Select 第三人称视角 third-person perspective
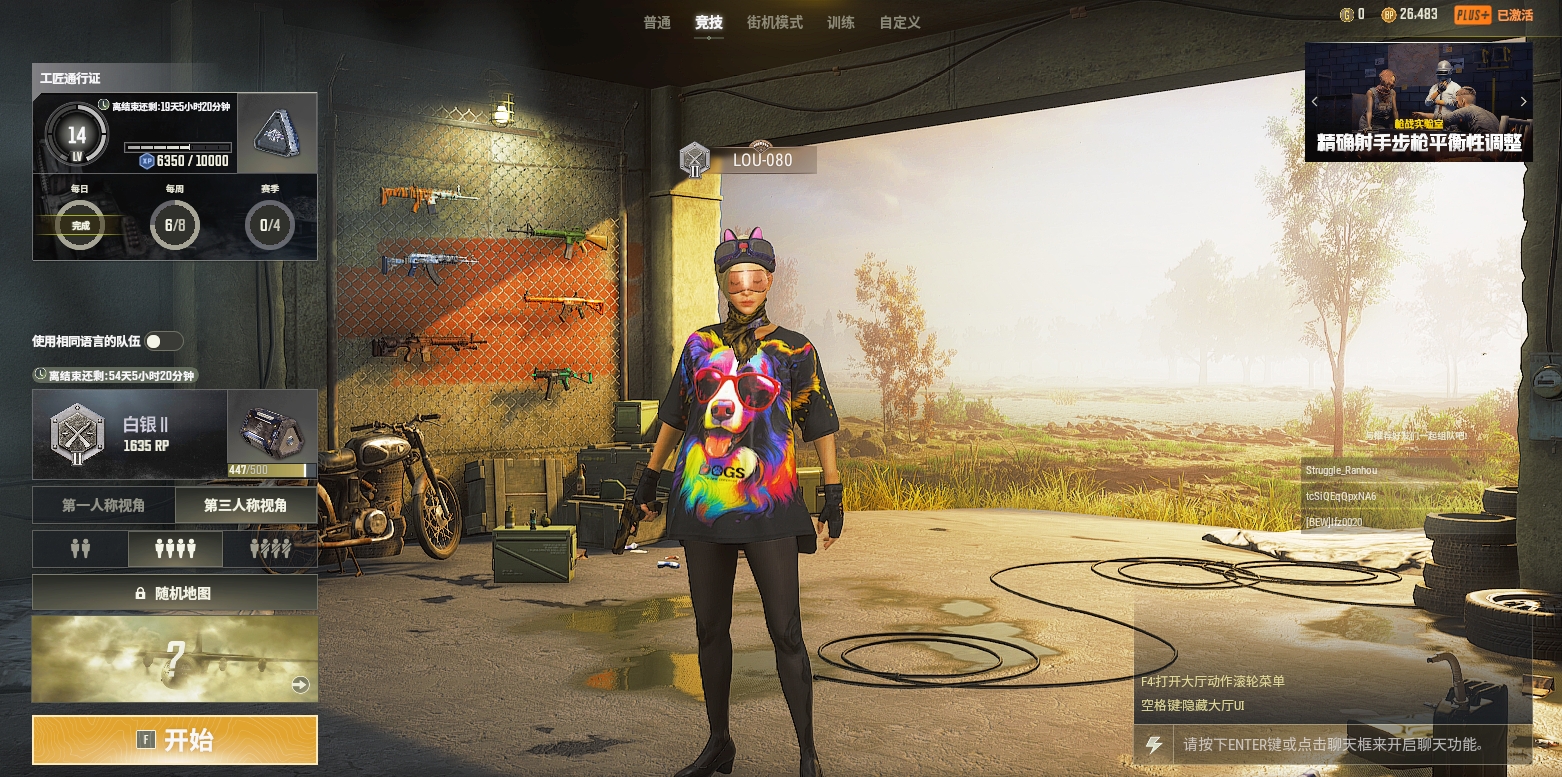The height and width of the screenshot is (777, 1562). pyautogui.click(x=246, y=506)
